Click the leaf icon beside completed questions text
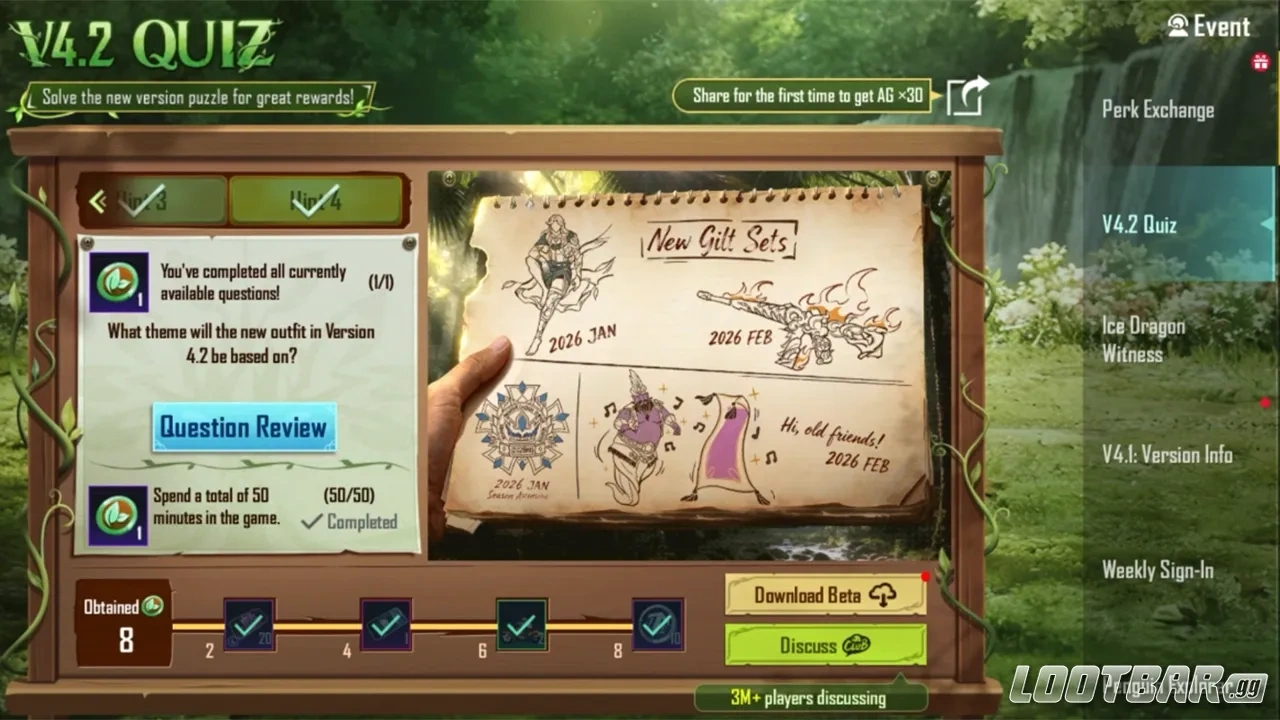The image size is (1280, 720). (118, 281)
